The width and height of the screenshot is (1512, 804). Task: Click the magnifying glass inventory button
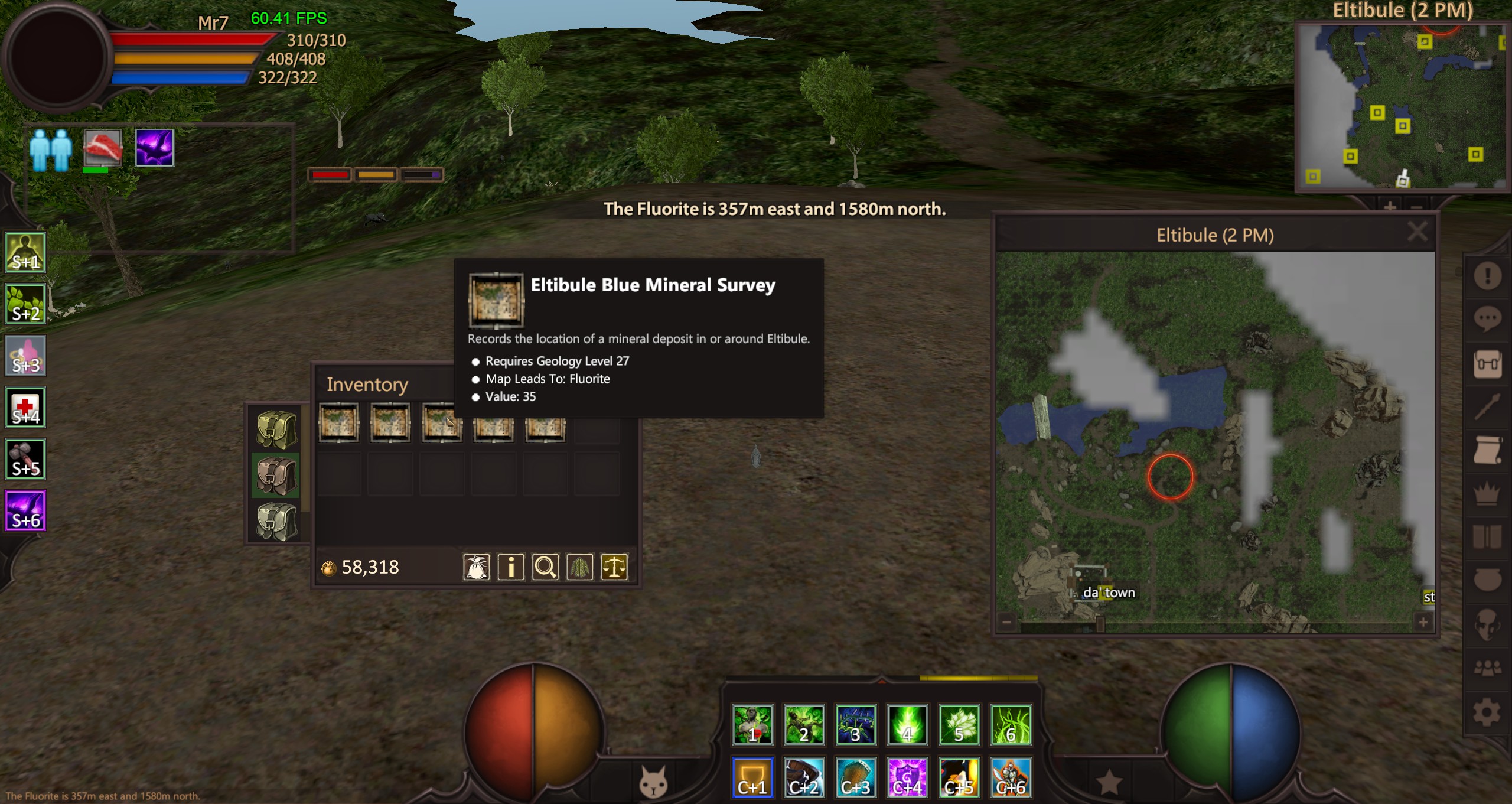[x=545, y=568]
